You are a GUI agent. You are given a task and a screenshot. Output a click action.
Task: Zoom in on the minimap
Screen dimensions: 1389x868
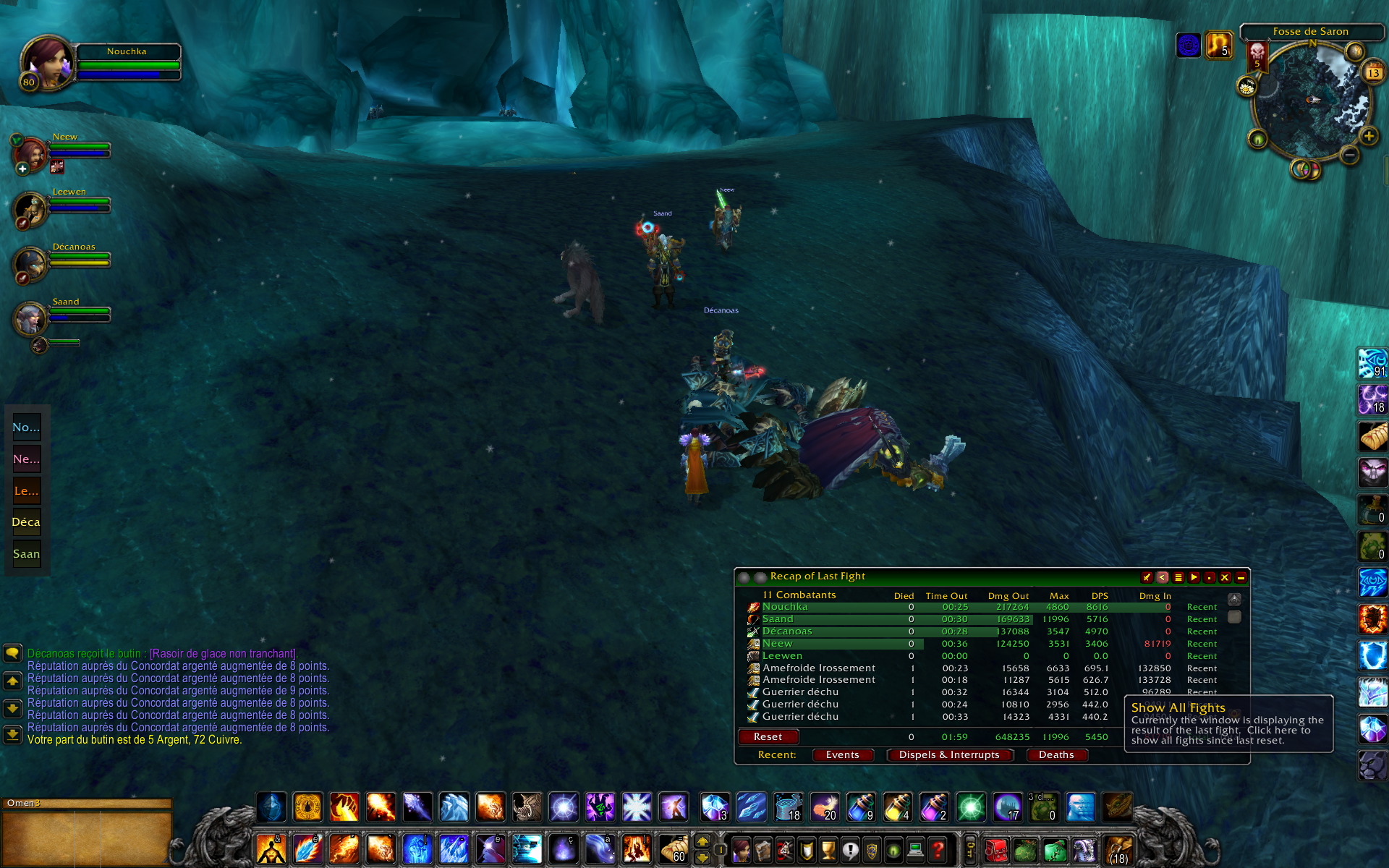tap(1368, 136)
